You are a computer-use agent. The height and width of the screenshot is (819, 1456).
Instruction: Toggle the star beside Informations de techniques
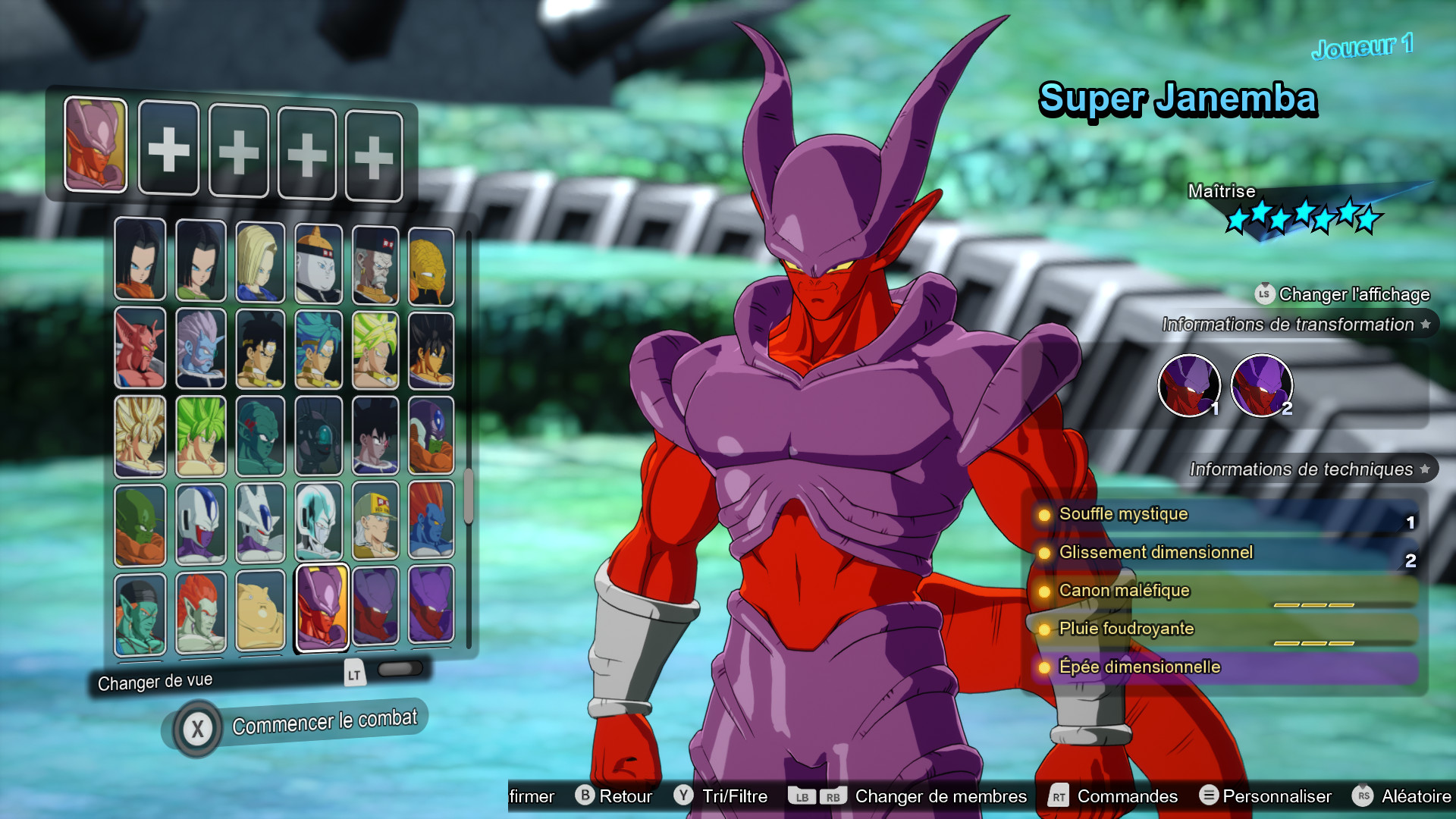tap(1423, 468)
